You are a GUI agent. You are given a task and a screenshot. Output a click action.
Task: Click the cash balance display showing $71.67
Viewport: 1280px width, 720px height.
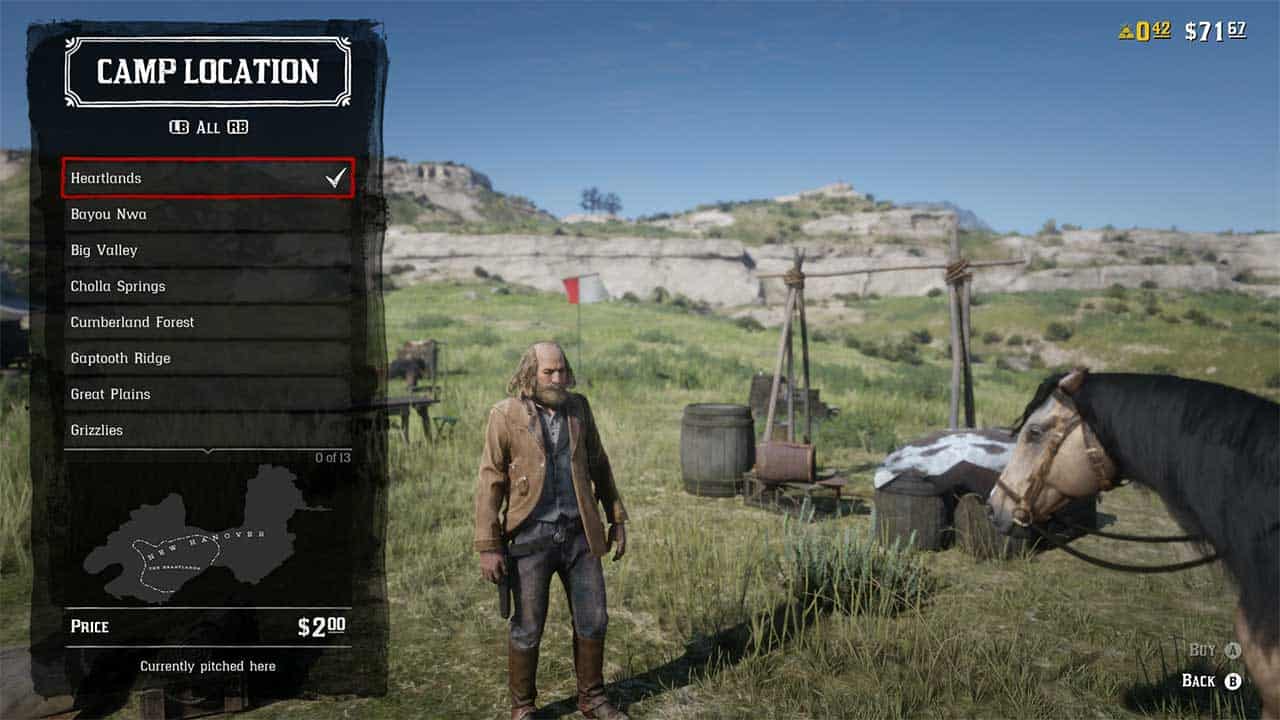pos(1215,30)
